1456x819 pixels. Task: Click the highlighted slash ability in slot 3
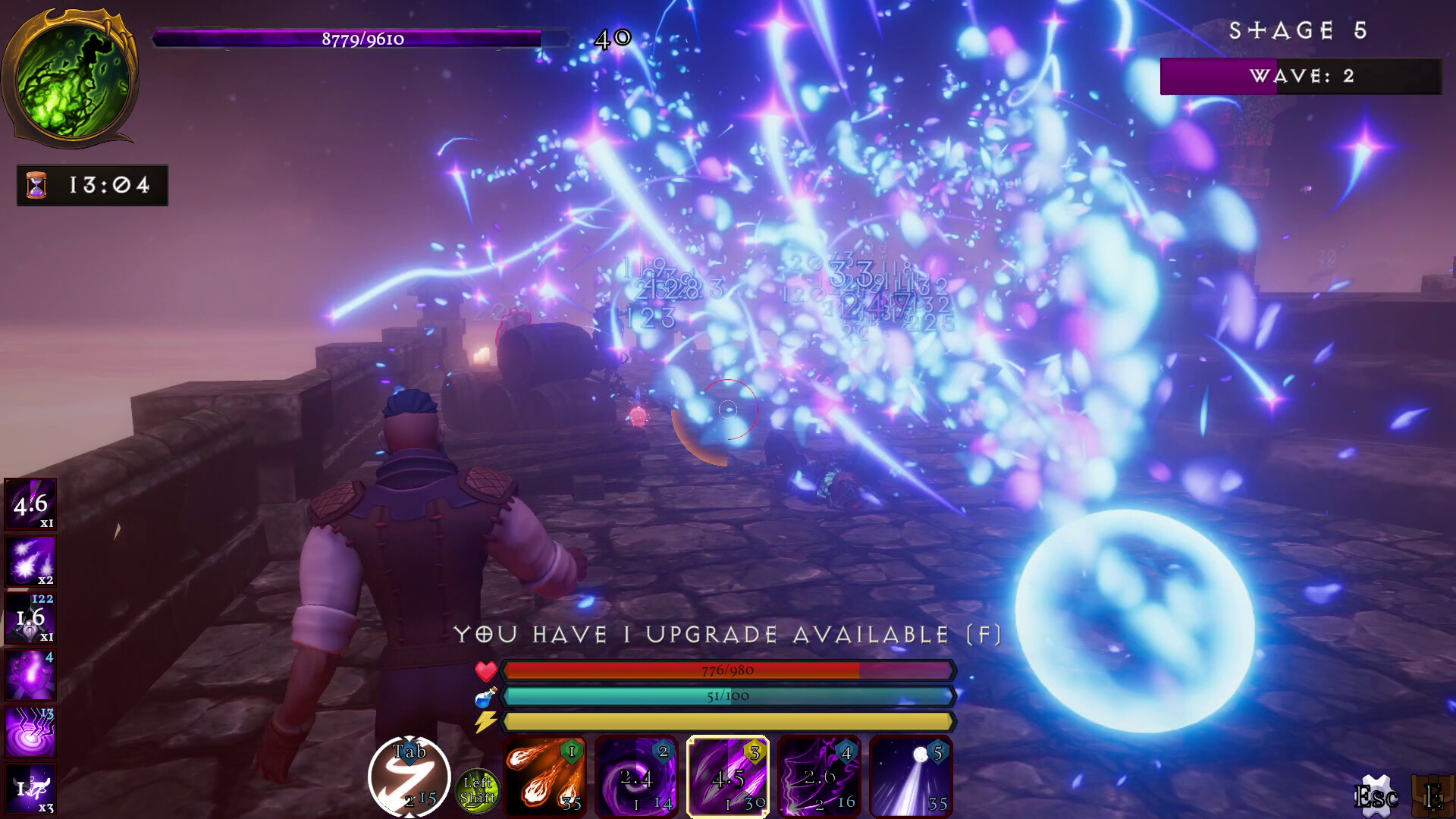point(726,775)
